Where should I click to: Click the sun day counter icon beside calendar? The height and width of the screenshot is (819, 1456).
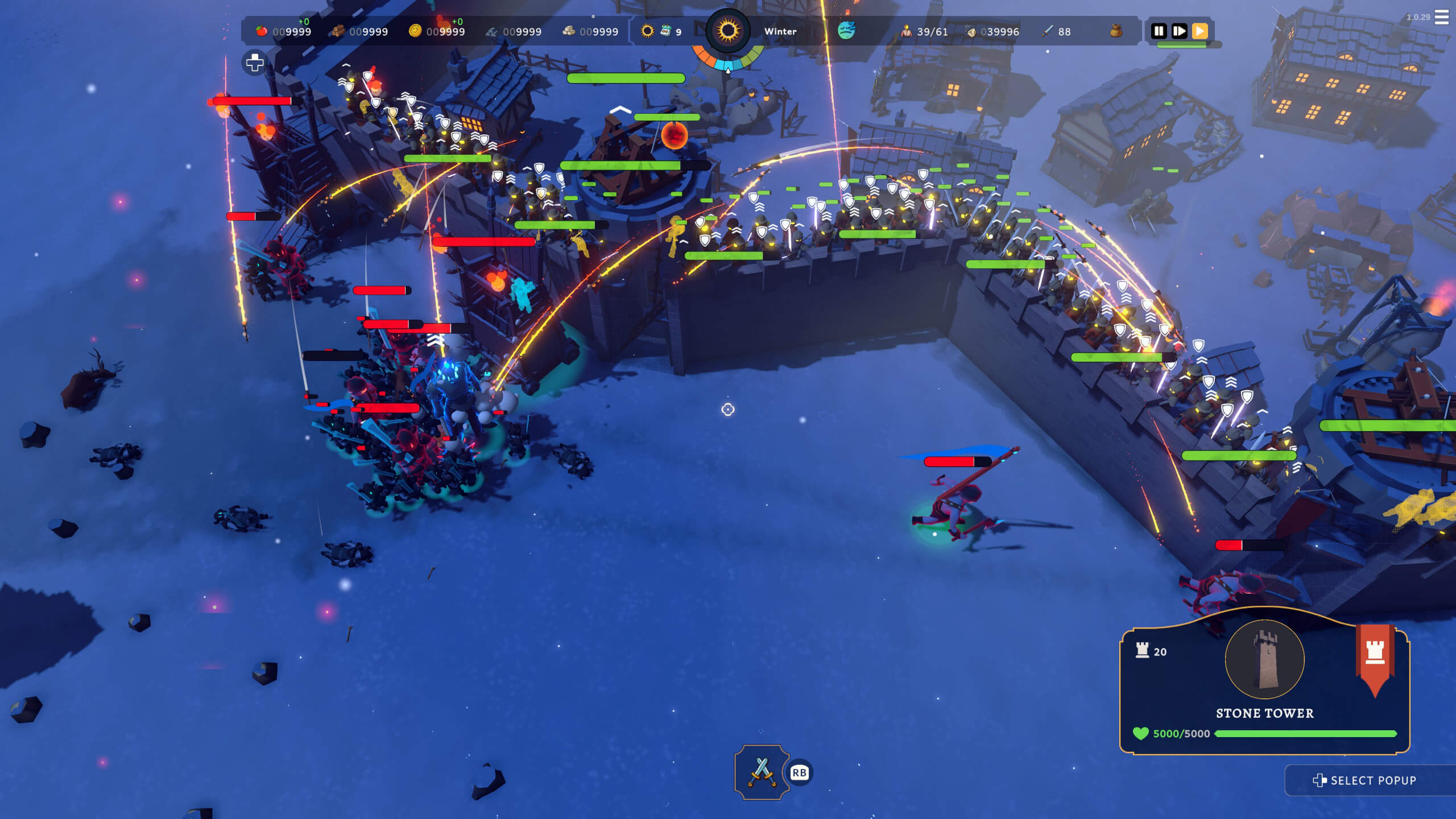[x=647, y=31]
